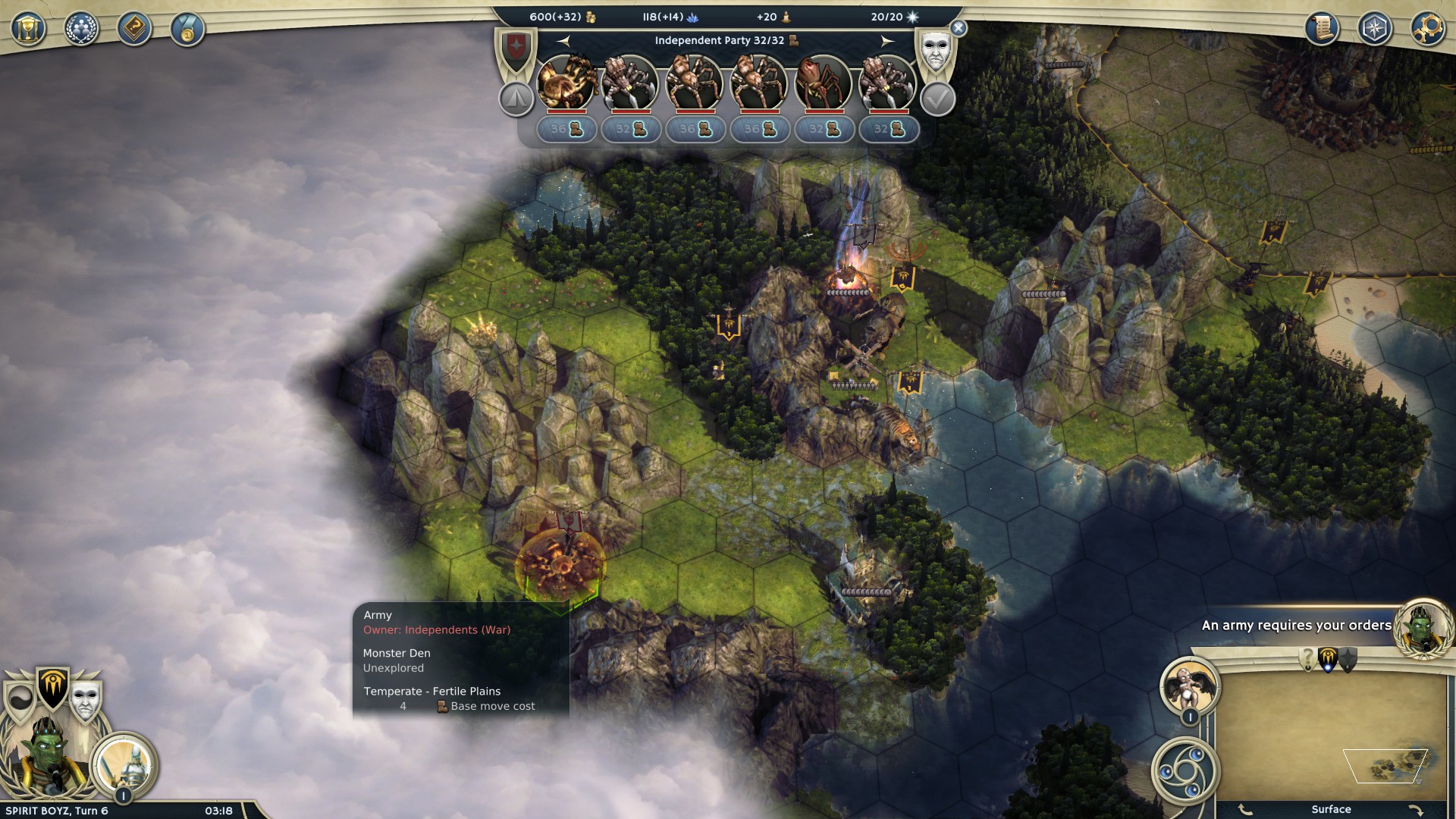Open the armored knight research circle
Viewport: 1456px width, 819px height.
125,762
